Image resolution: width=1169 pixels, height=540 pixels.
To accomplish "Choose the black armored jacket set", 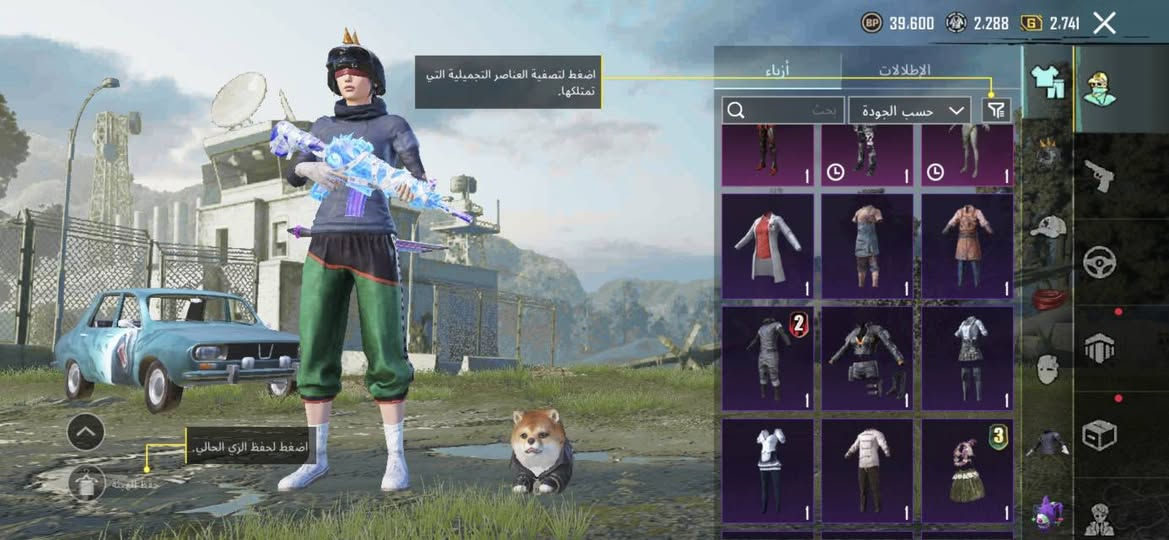I will coord(867,358).
